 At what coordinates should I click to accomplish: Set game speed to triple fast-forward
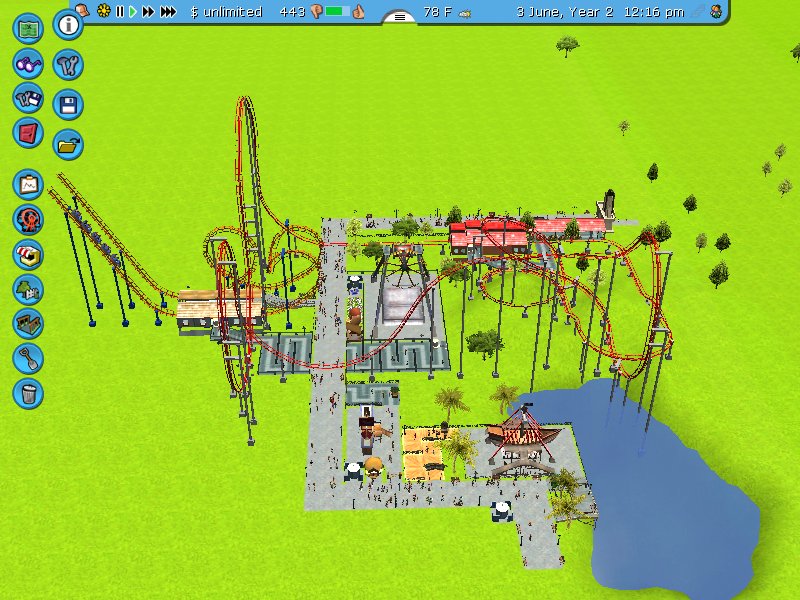[168, 11]
